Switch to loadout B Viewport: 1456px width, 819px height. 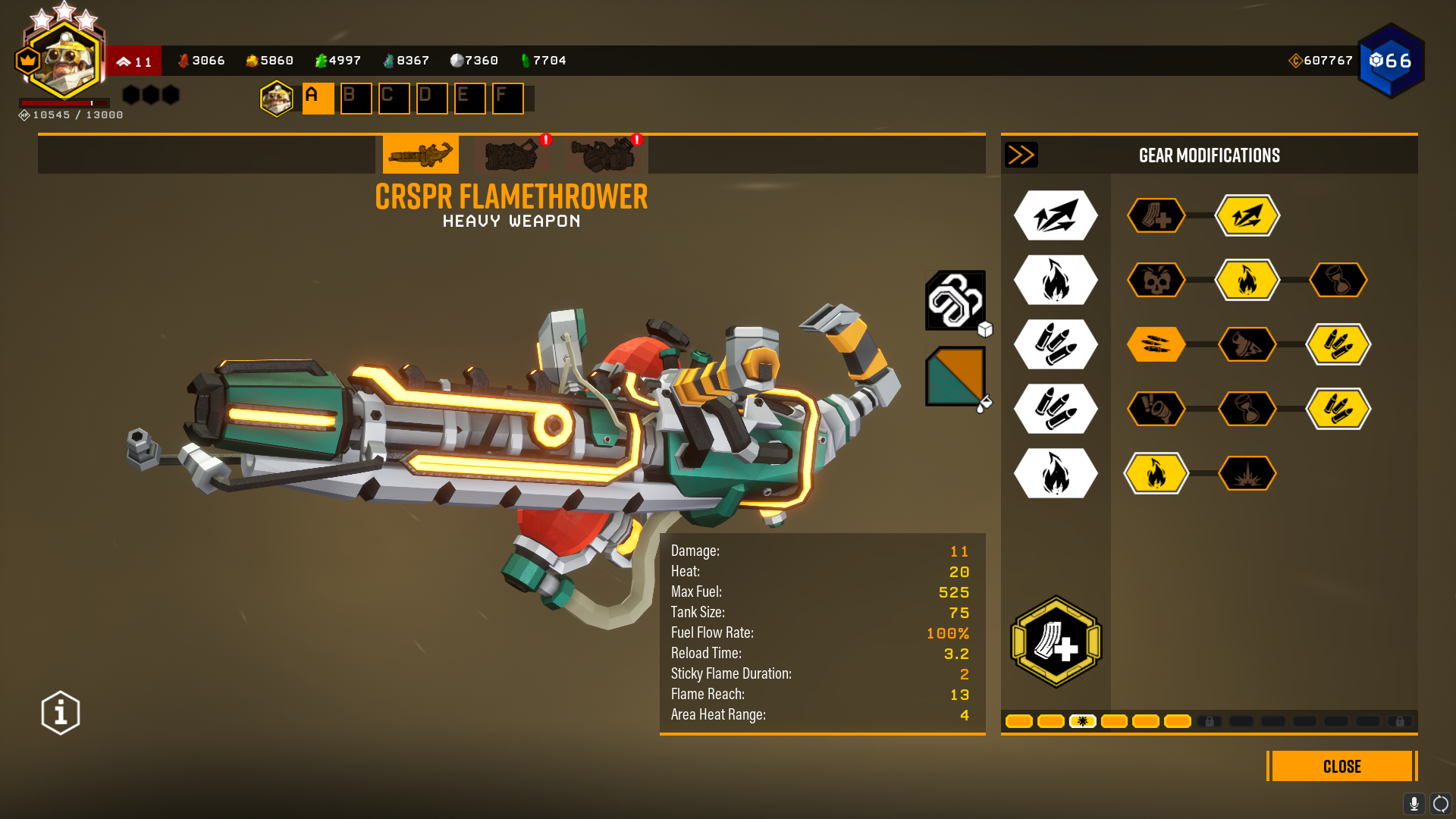point(356,99)
